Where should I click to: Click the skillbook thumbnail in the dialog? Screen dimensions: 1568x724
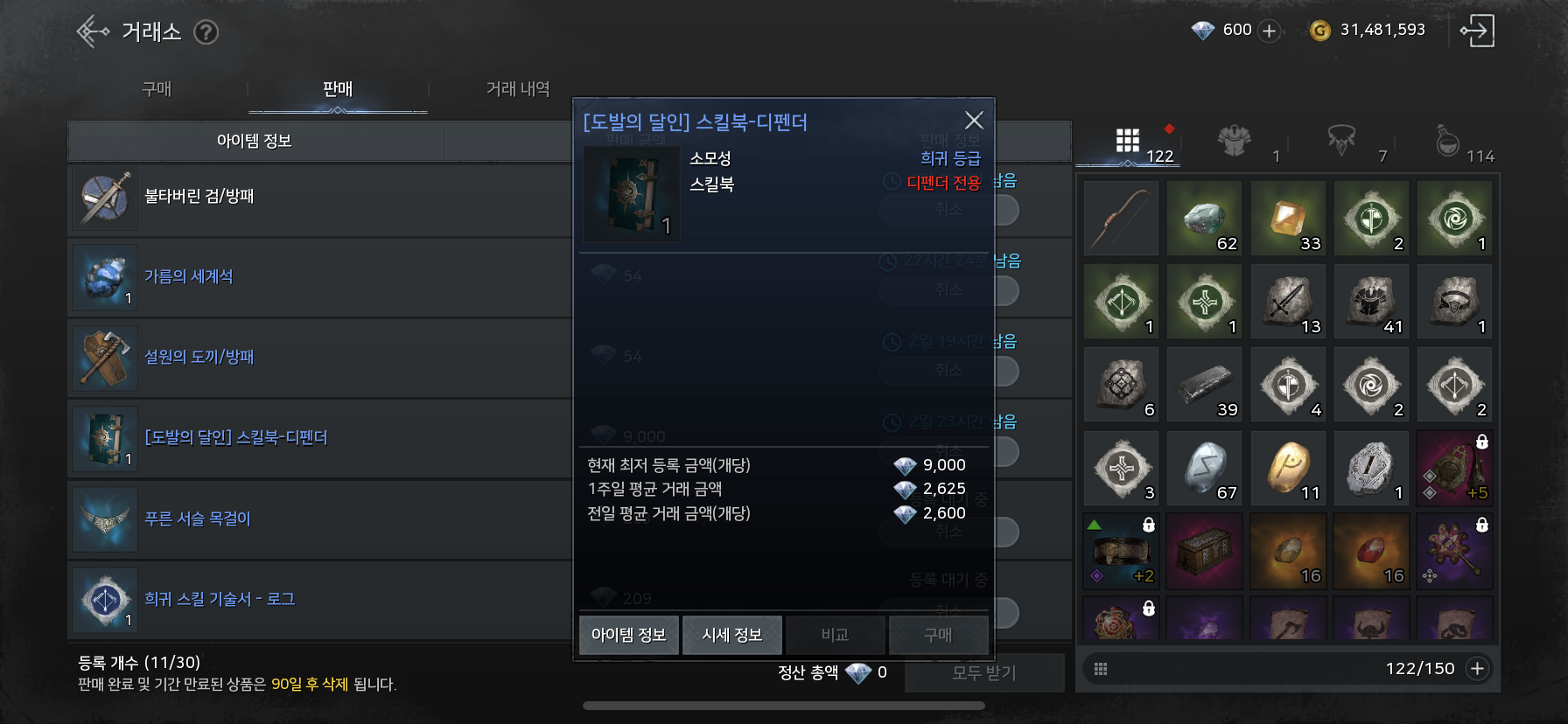[631, 193]
